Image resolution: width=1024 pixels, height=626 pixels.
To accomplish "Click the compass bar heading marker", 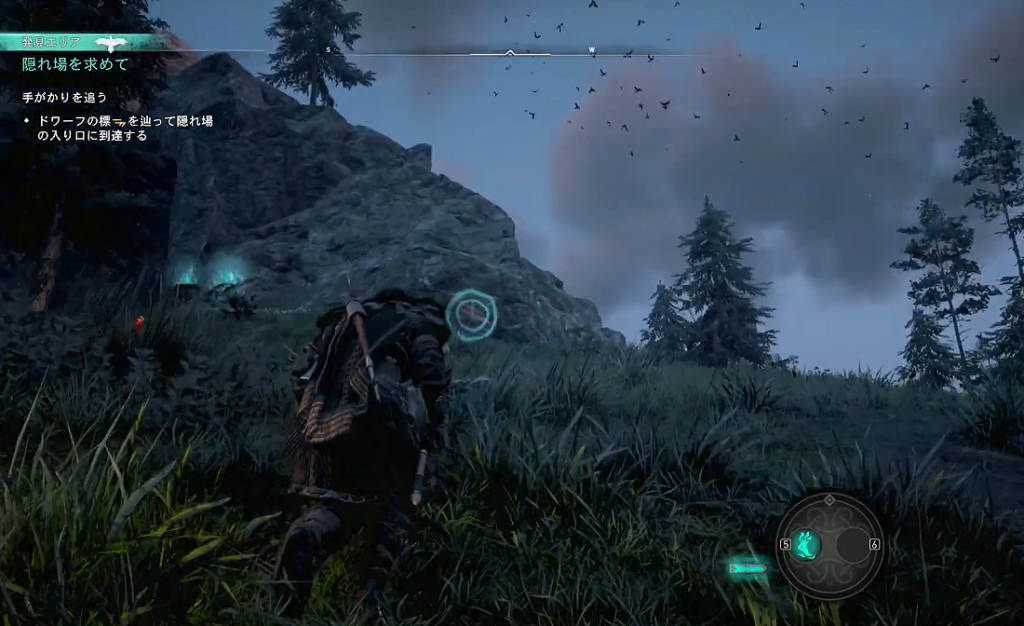I will point(510,52).
